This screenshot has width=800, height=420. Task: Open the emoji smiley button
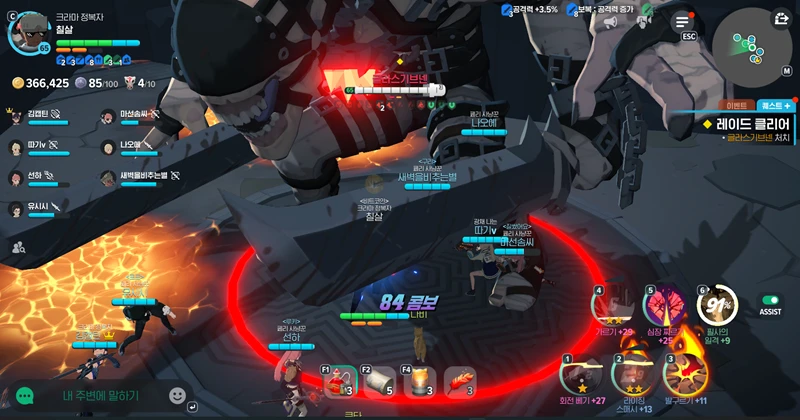click(178, 396)
